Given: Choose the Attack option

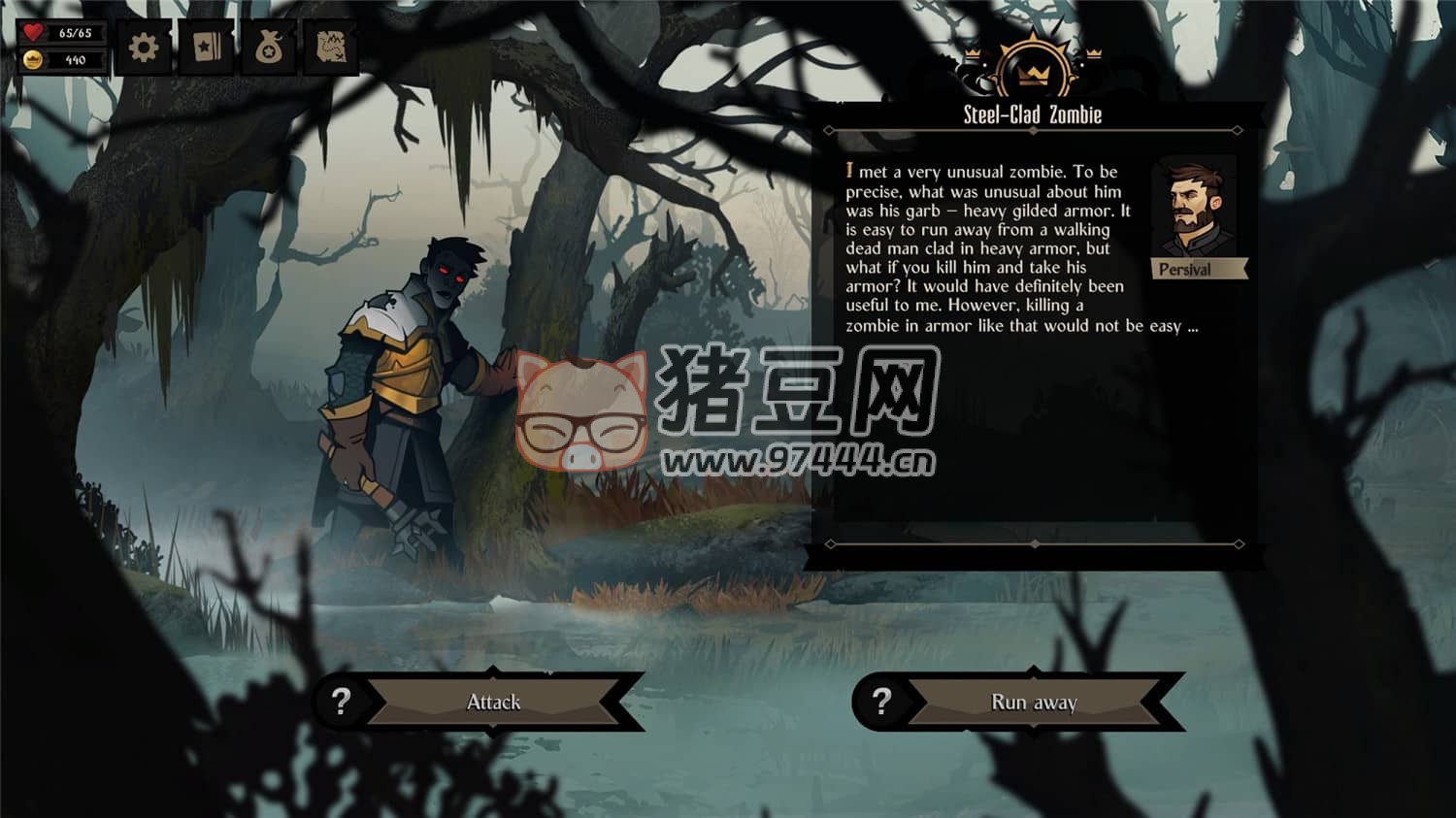Looking at the screenshot, I should coord(494,702).
